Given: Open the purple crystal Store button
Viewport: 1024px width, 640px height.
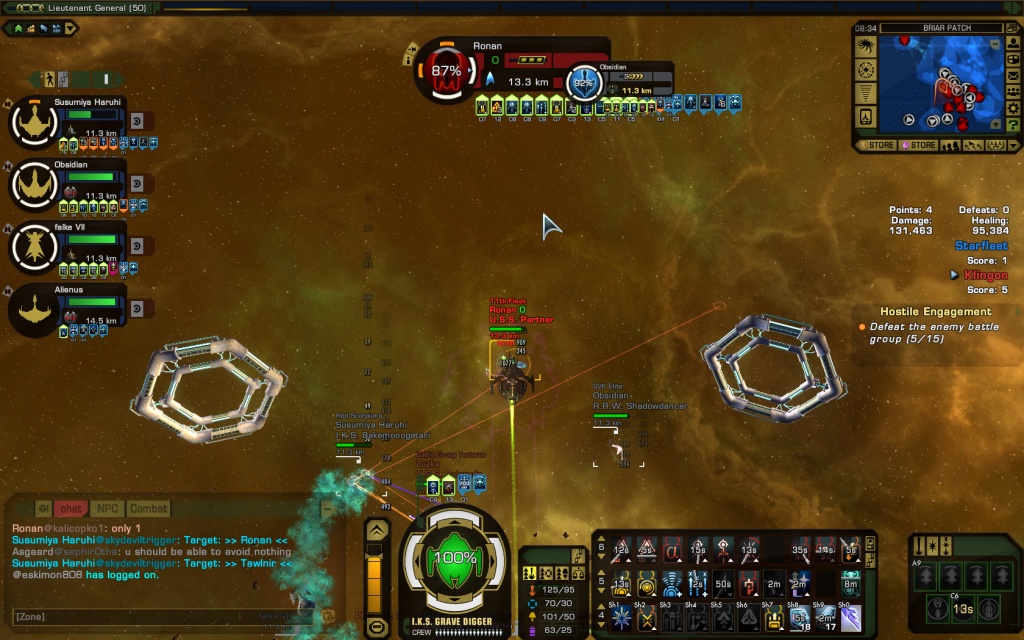Looking at the screenshot, I should [918, 145].
